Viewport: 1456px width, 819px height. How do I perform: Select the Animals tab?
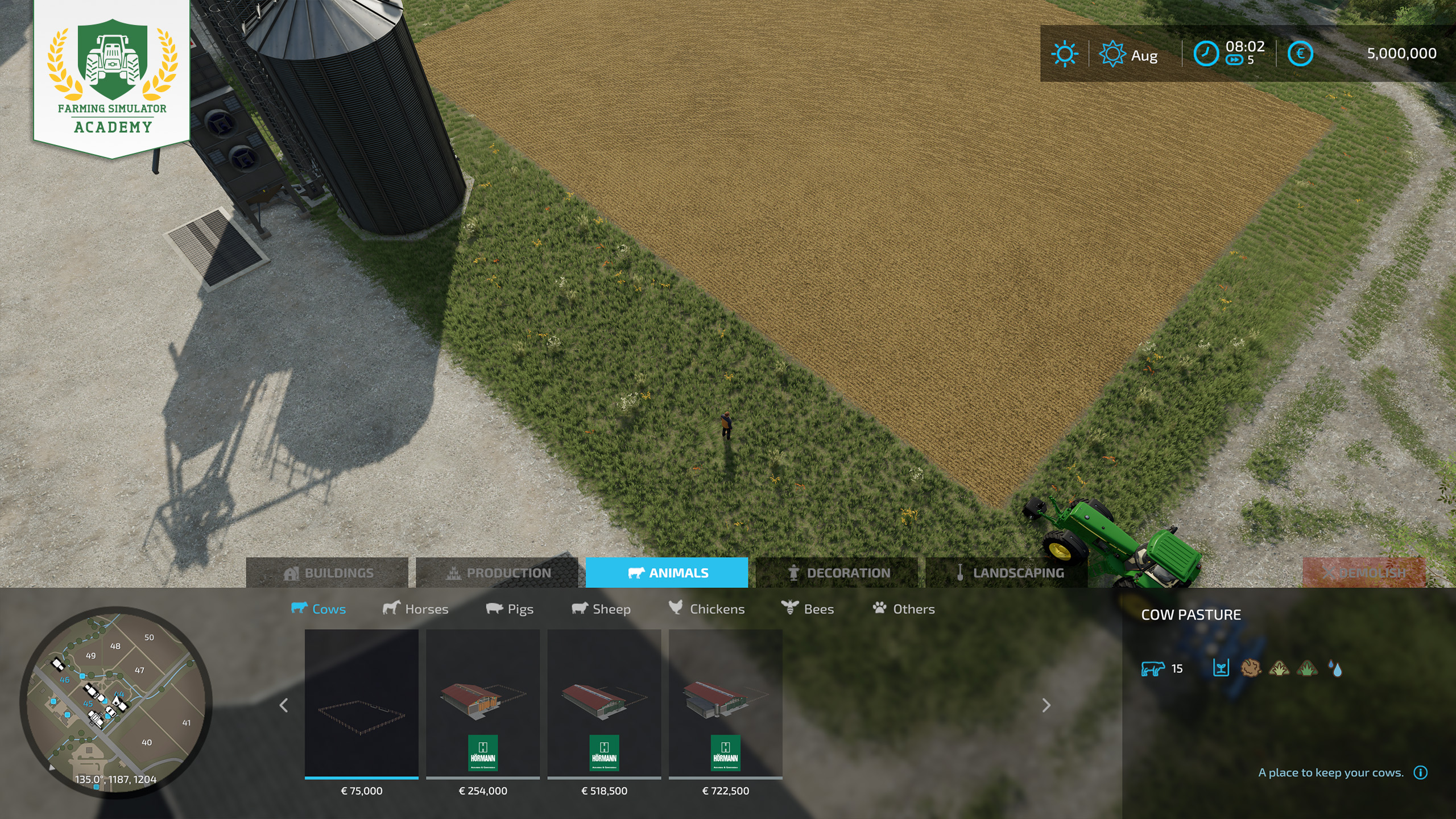coord(667,573)
